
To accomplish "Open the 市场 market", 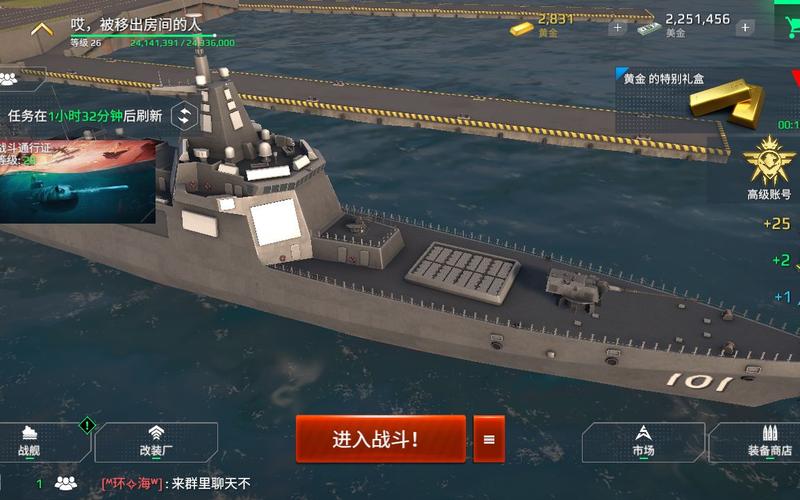I will point(643,441).
